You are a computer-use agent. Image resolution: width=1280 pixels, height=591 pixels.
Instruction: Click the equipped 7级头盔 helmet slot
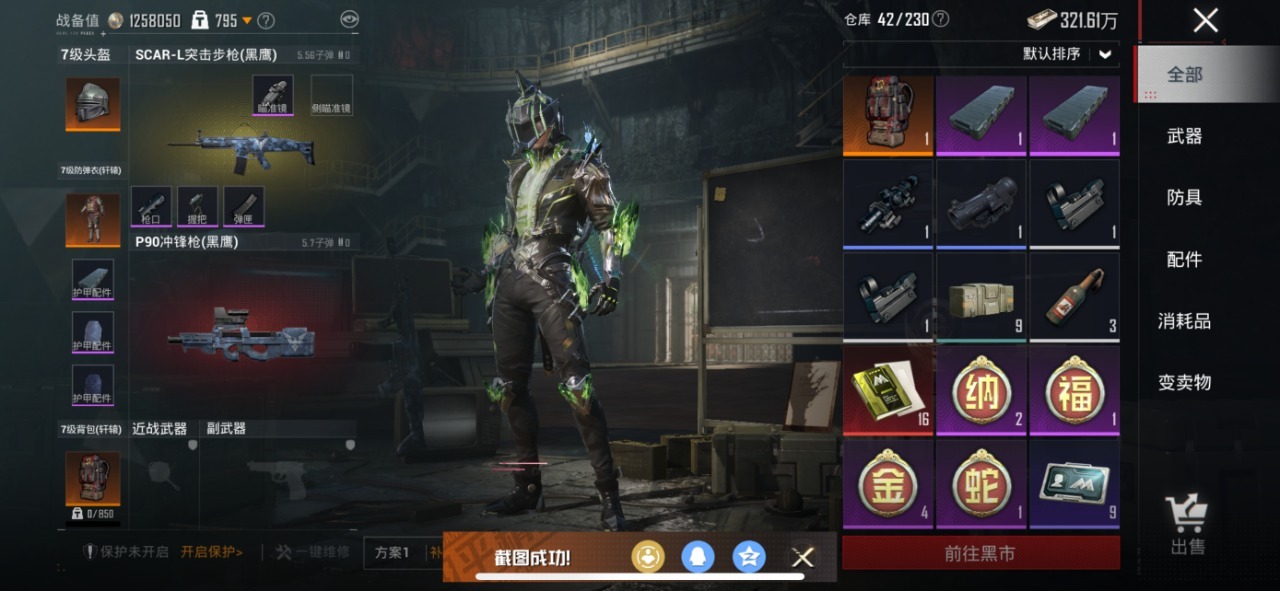click(x=93, y=102)
